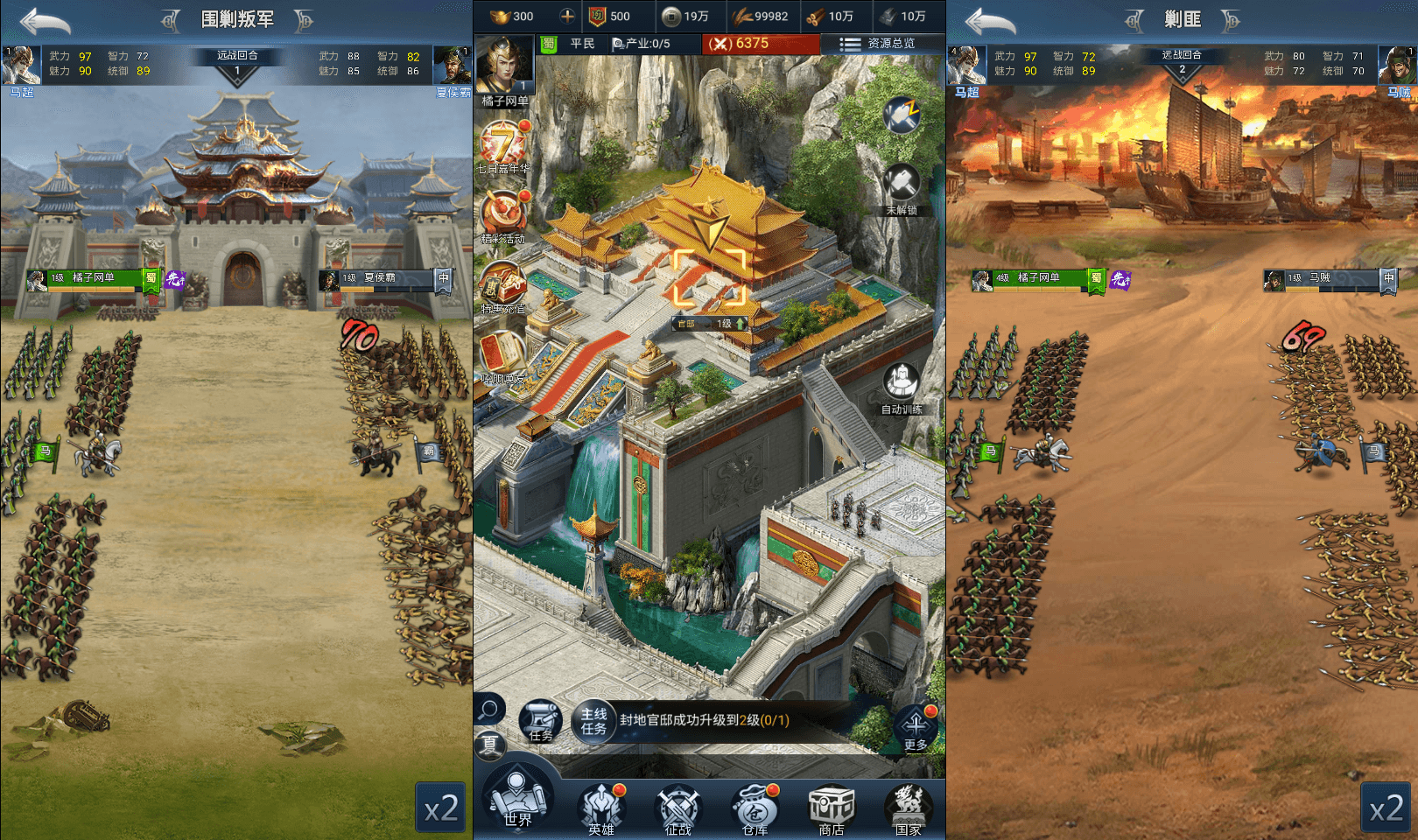Toggle x2 speed in 围剿叛军 battle

(x=440, y=808)
